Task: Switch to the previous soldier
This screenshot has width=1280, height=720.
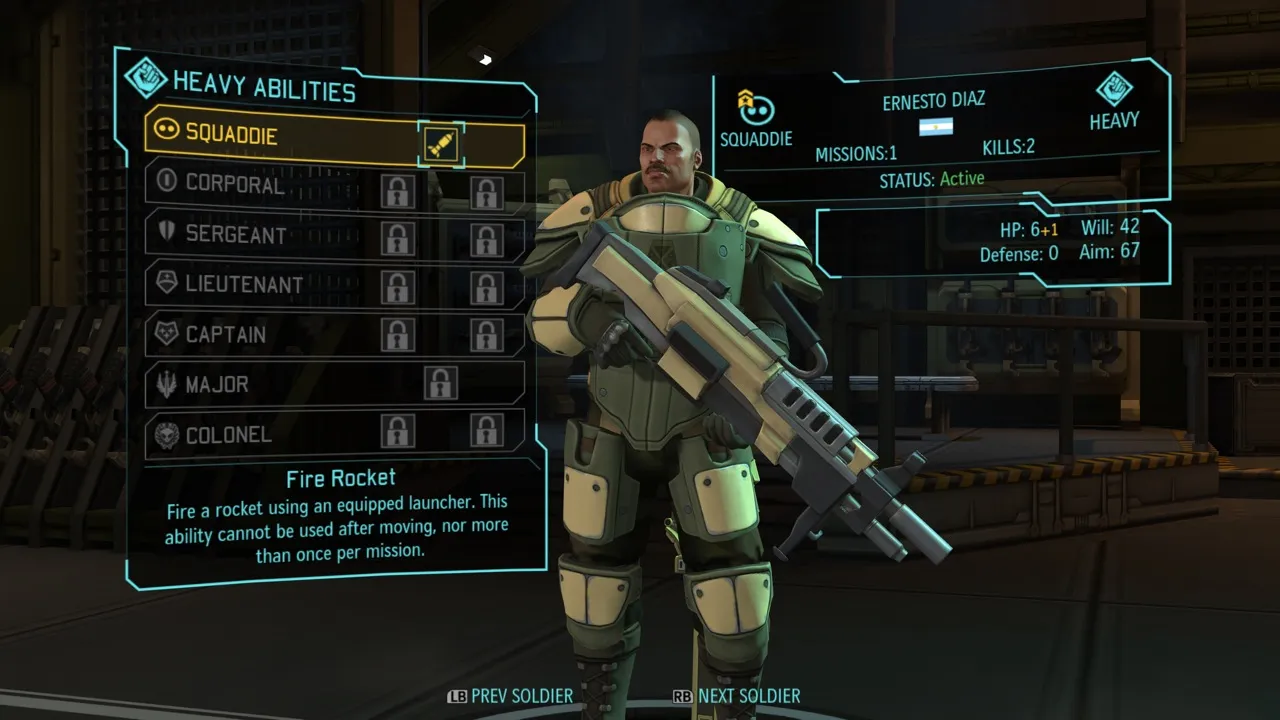Action: click(x=510, y=696)
